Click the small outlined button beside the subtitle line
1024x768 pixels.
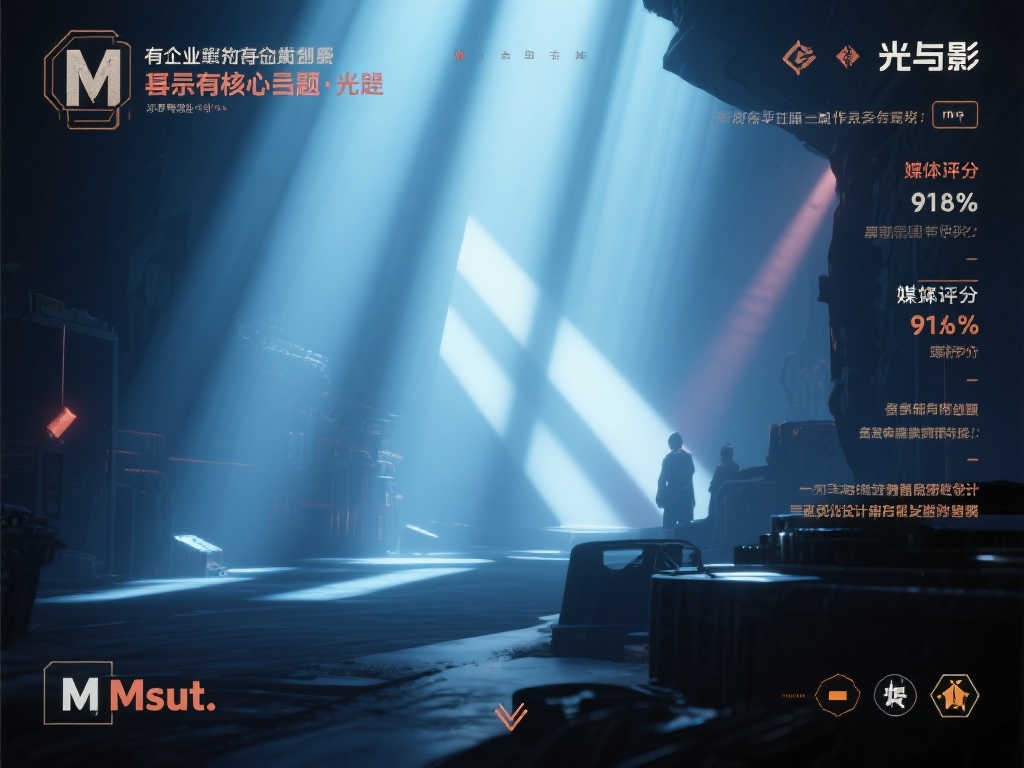(x=954, y=115)
